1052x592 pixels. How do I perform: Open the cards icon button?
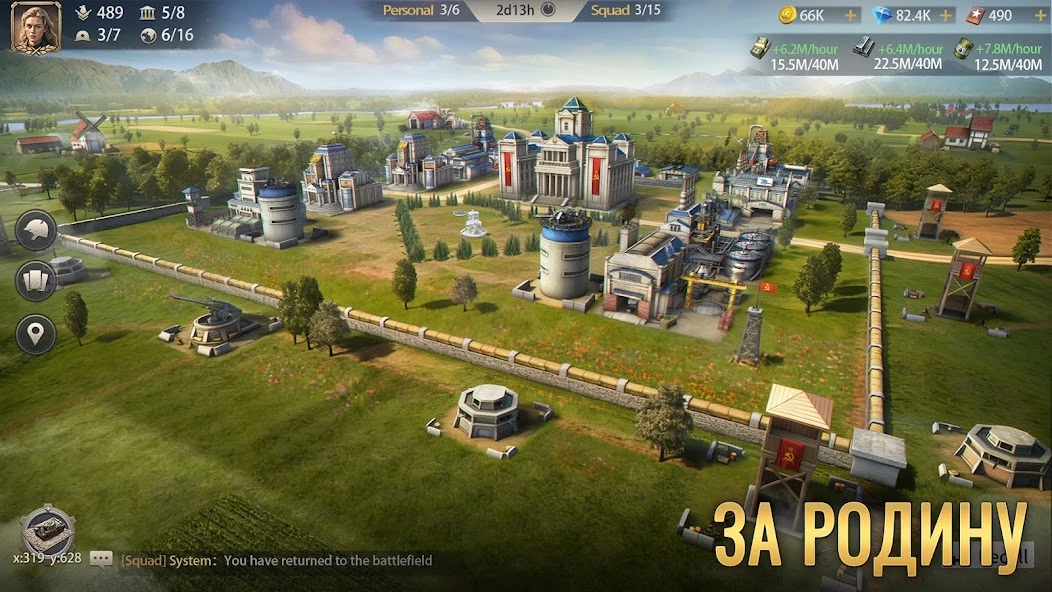pyautogui.click(x=36, y=281)
